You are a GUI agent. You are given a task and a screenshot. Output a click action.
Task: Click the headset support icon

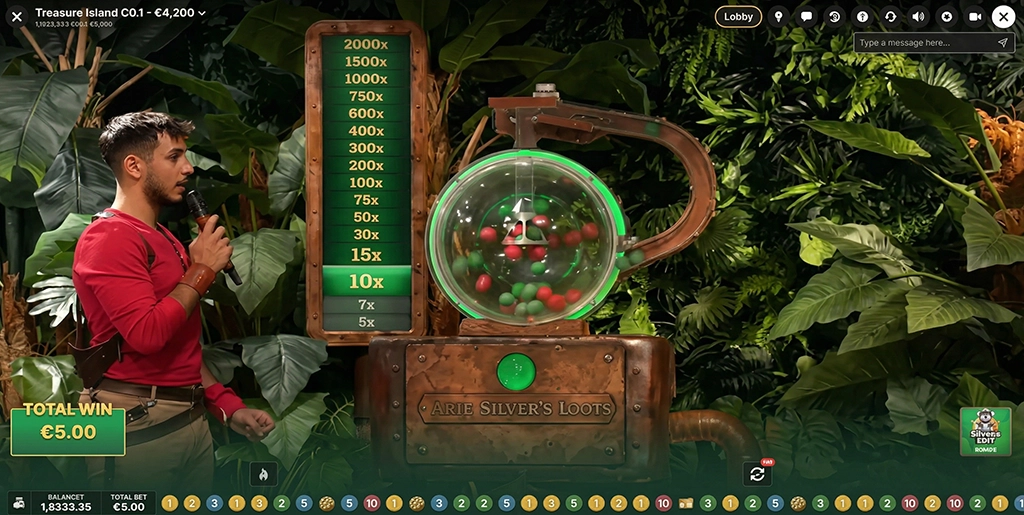pyautogui.click(x=890, y=16)
